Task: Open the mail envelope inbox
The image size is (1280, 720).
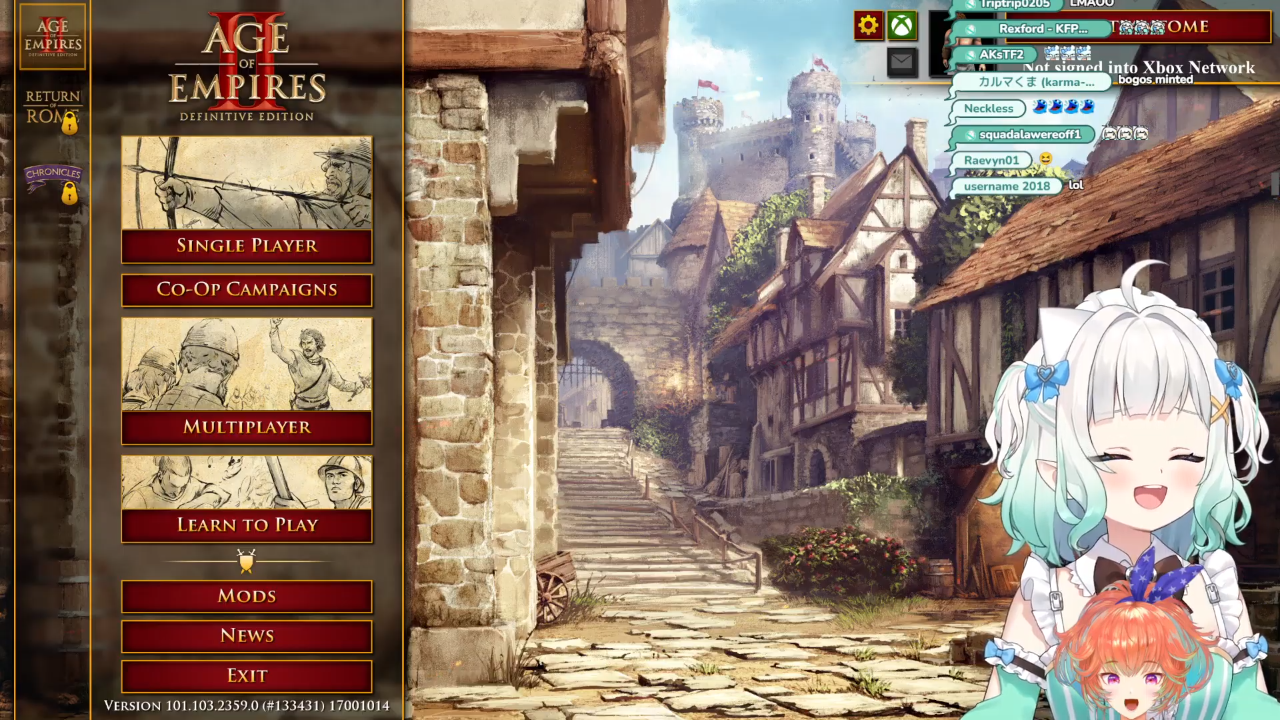Action: tap(902, 62)
